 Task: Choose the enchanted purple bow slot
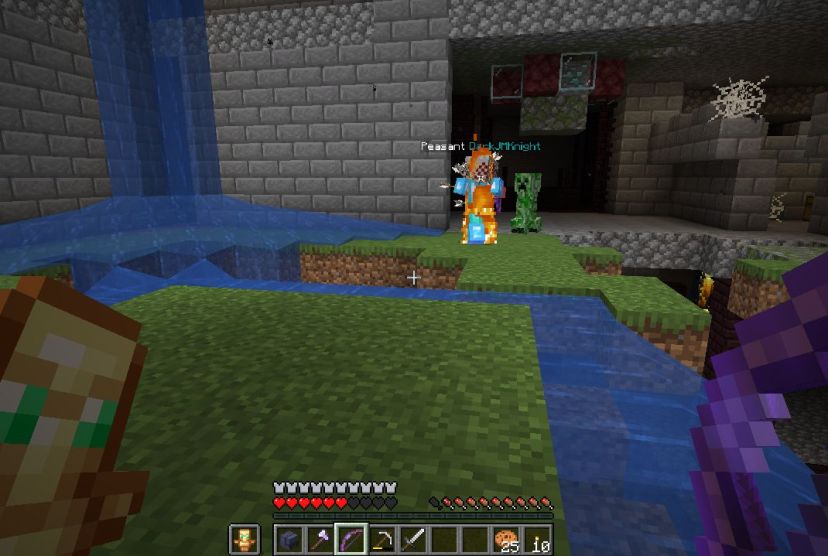pyautogui.click(x=350, y=539)
